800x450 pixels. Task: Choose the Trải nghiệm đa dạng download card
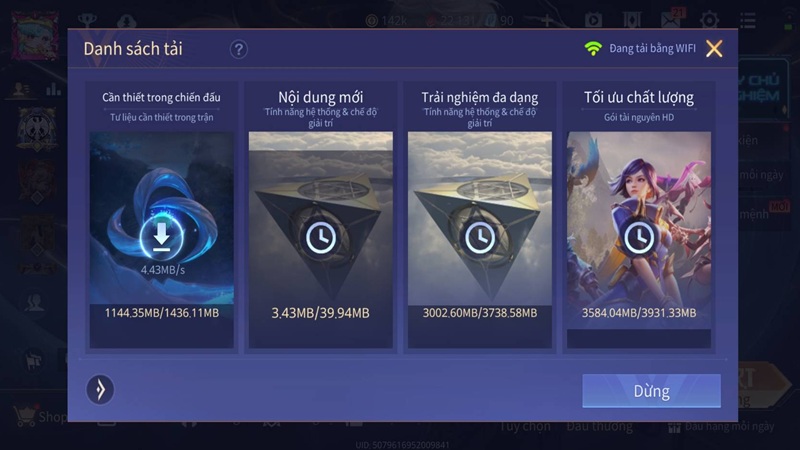click(x=479, y=216)
